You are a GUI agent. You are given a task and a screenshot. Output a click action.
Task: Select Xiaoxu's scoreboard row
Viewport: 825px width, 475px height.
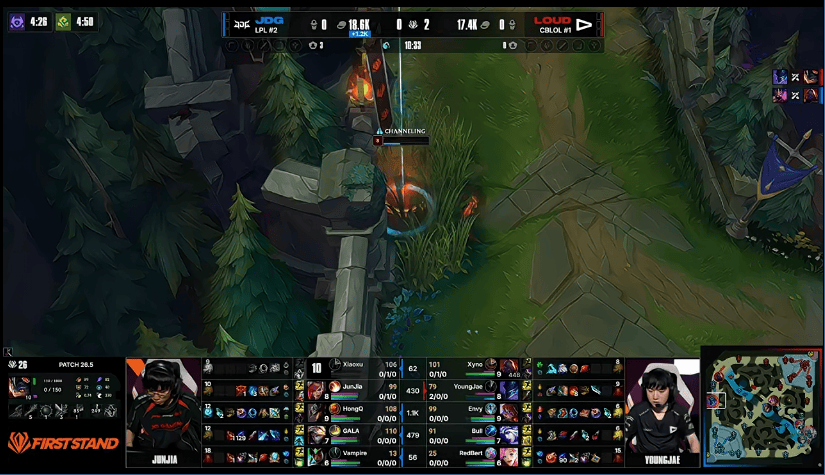[350, 367]
